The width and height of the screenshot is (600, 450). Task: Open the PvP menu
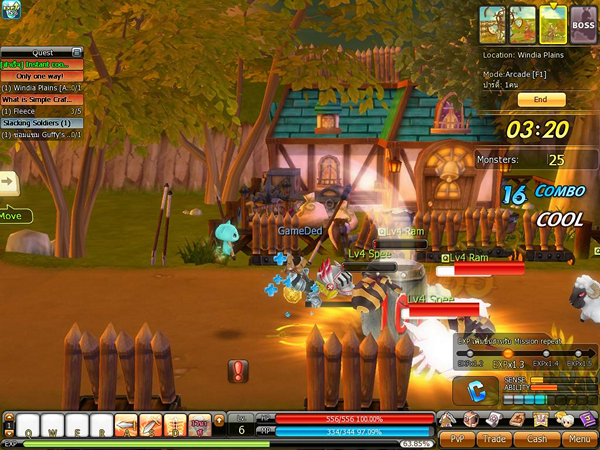coord(458,438)
